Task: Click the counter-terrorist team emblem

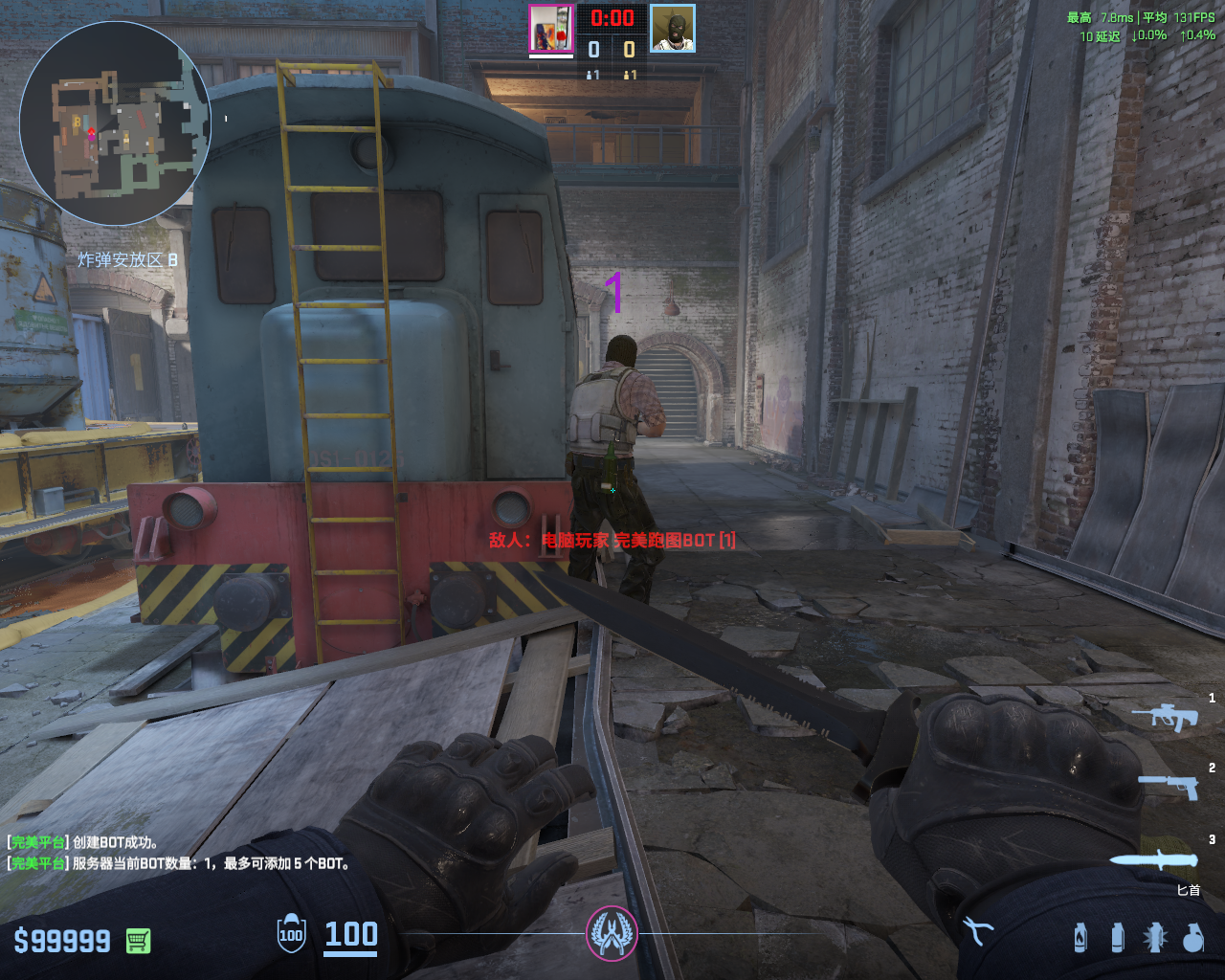Action: (612, 933)
